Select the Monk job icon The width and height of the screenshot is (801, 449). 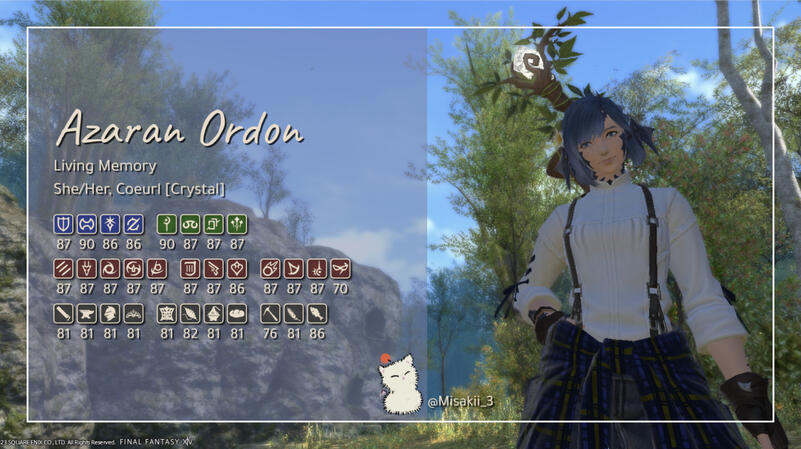click(63, 268)
